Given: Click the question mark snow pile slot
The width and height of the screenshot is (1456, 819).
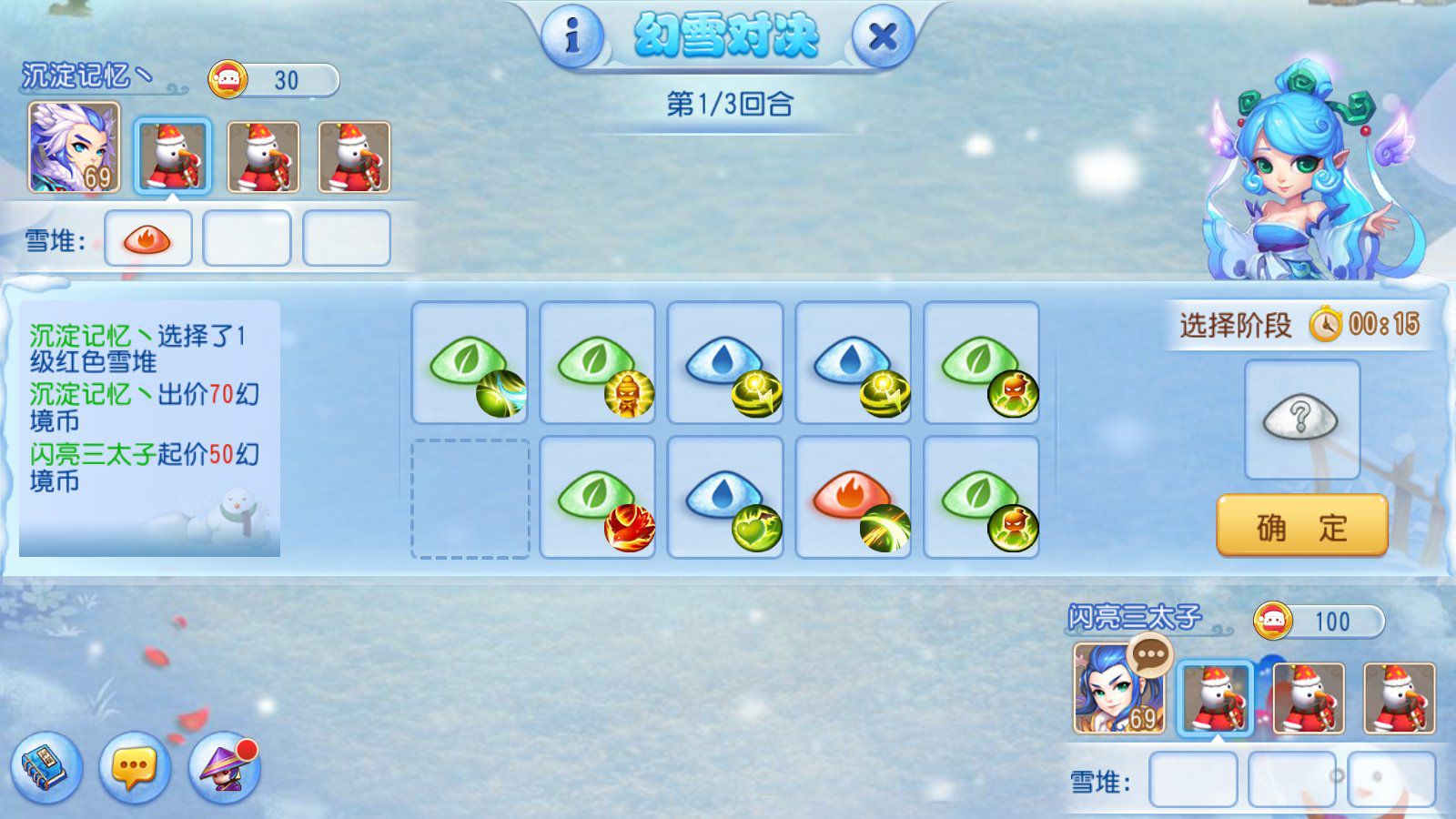Looking at the screenshot, I should (1301, 420).
